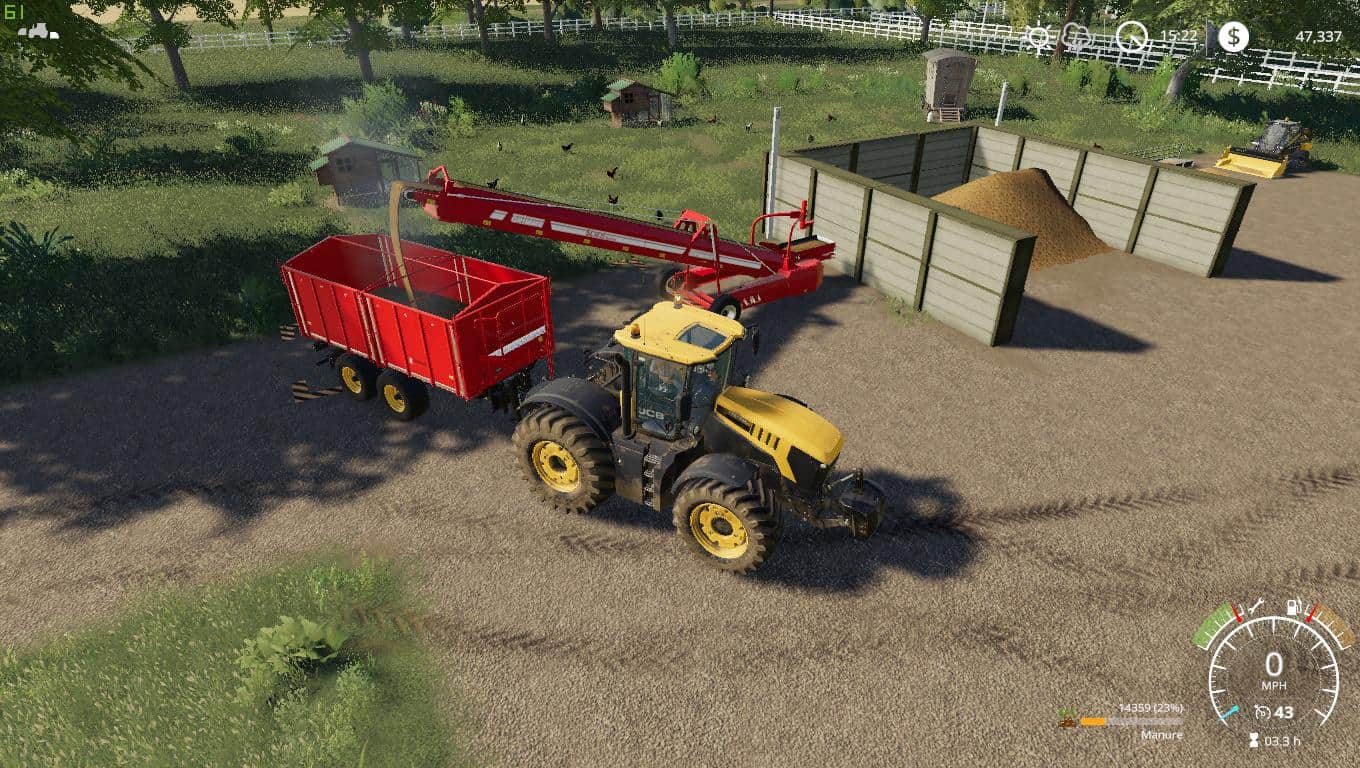The image size is (1360, 768).
Task: Click the sun weather icon in the HUD
Action: point(1040,35)
